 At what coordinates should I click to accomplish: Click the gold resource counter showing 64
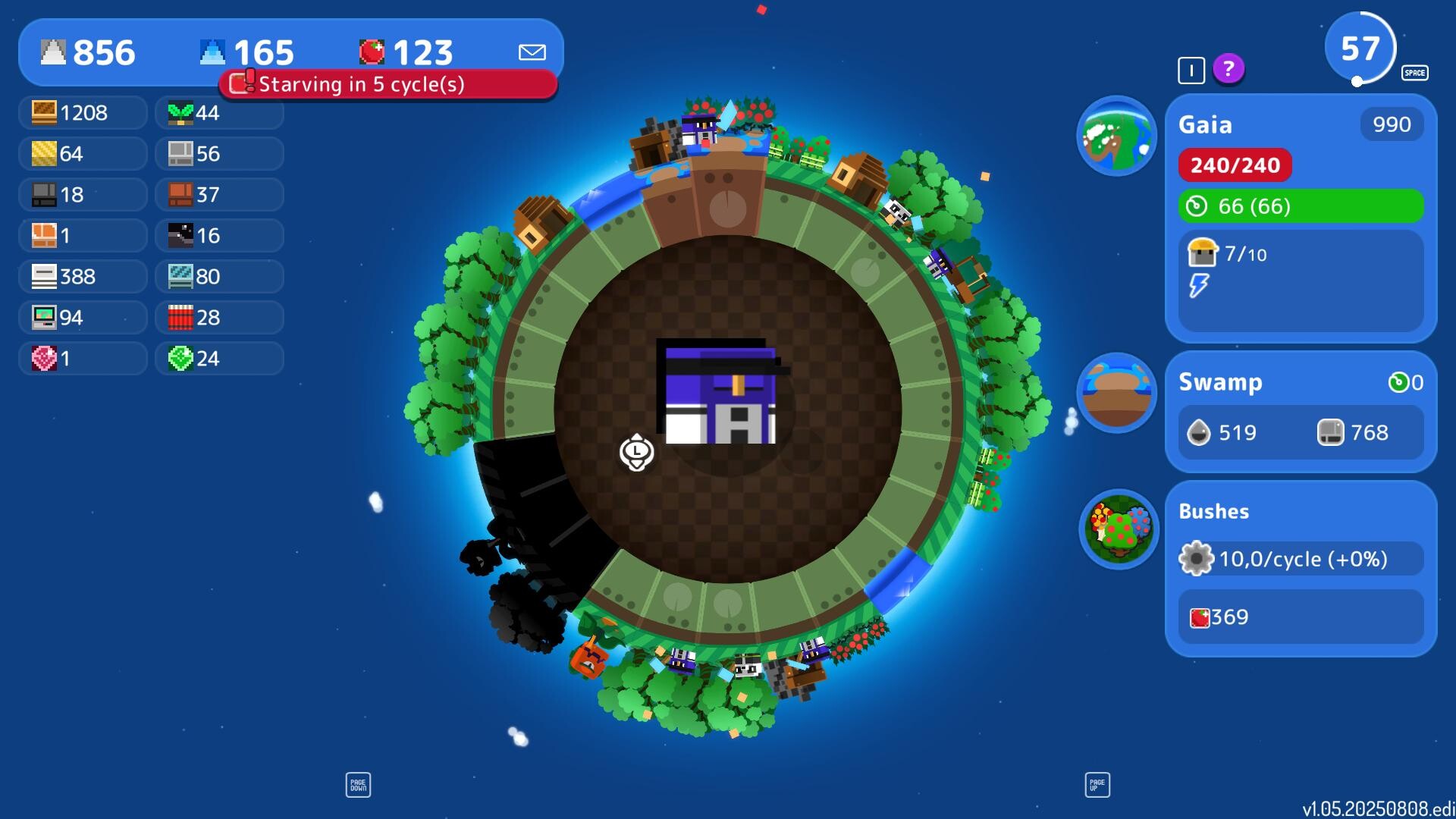point(83,153)
